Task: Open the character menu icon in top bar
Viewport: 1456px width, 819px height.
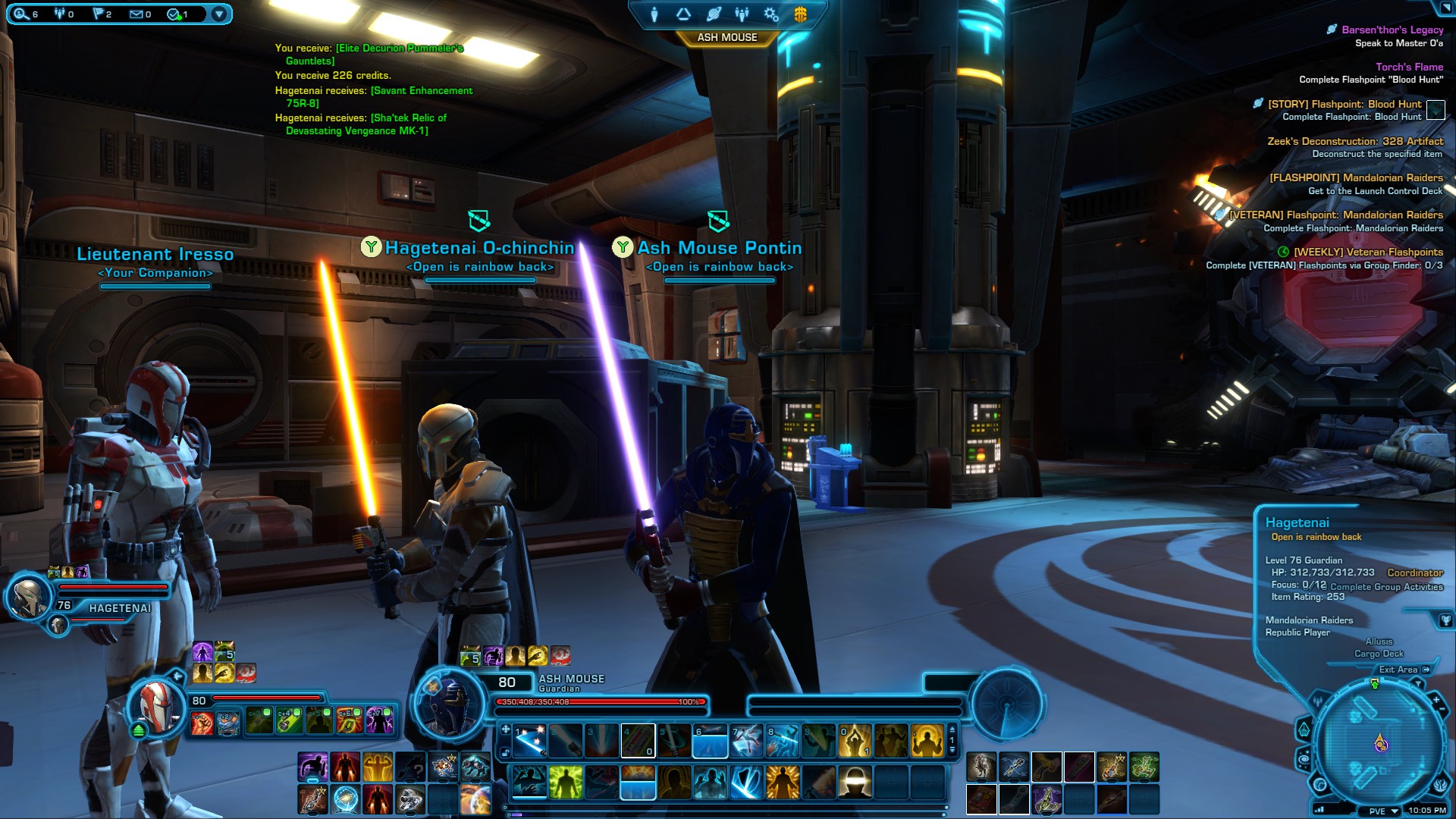Action: coord(654,14)
